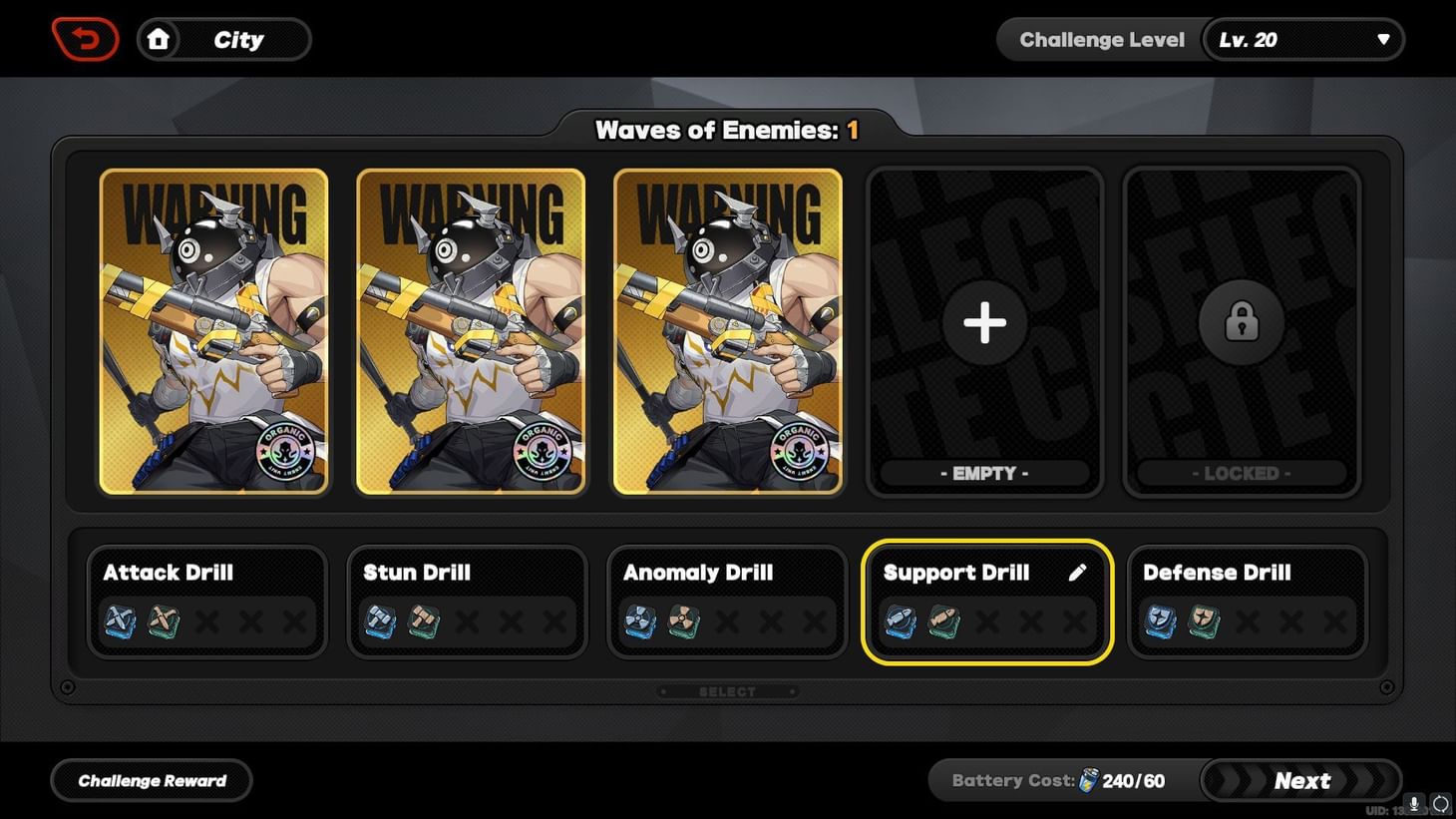1456x819 pixels.
Task: Add an enemy in the EMPTY wave slot
Action: [984, 321]
